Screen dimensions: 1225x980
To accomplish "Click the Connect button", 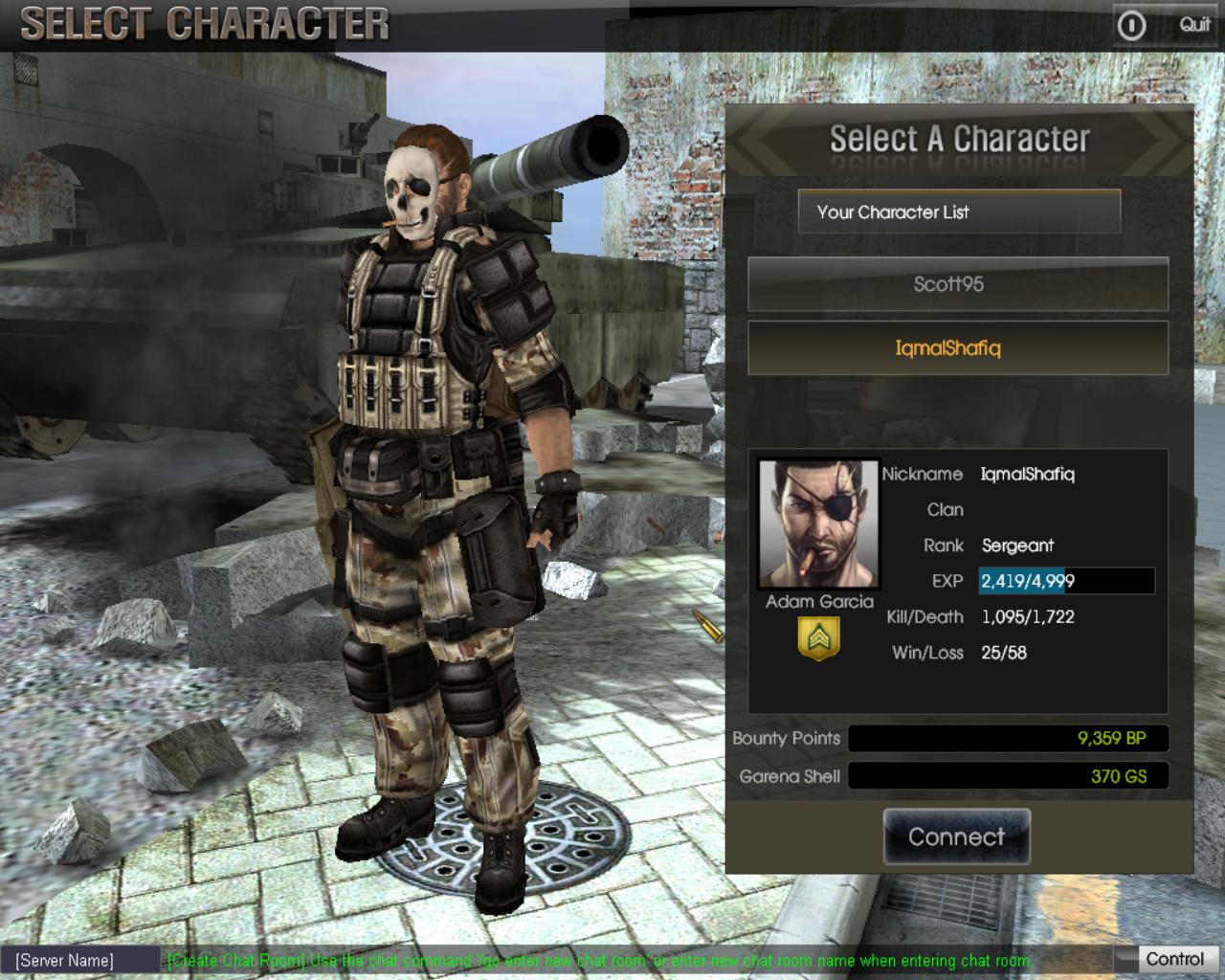I will tap(956, 837).
